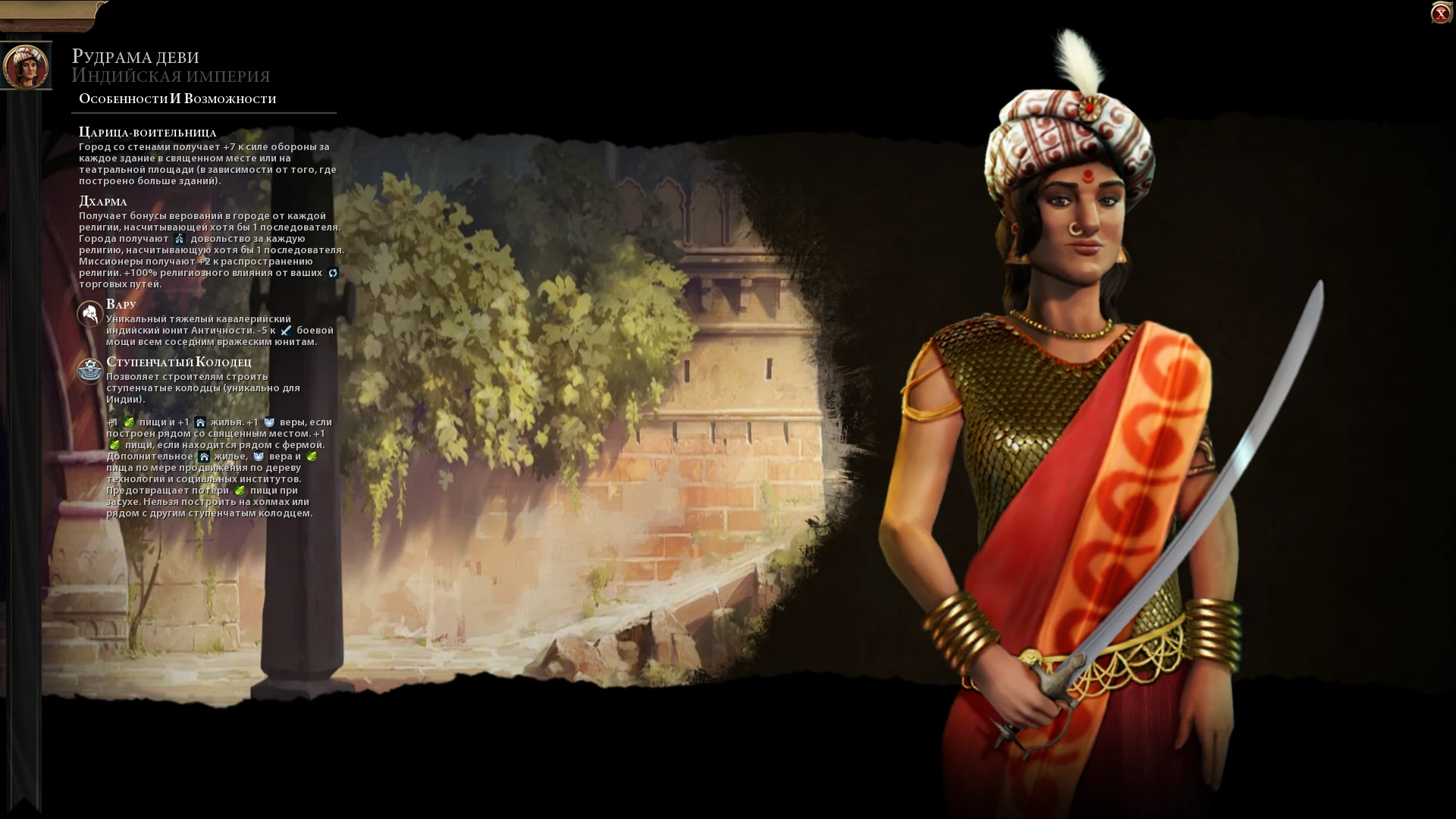Click the housing icon in the Stepwell description
Viewport: 1456px width, 819px height.
pyautogui.click(x=202, y=423)
